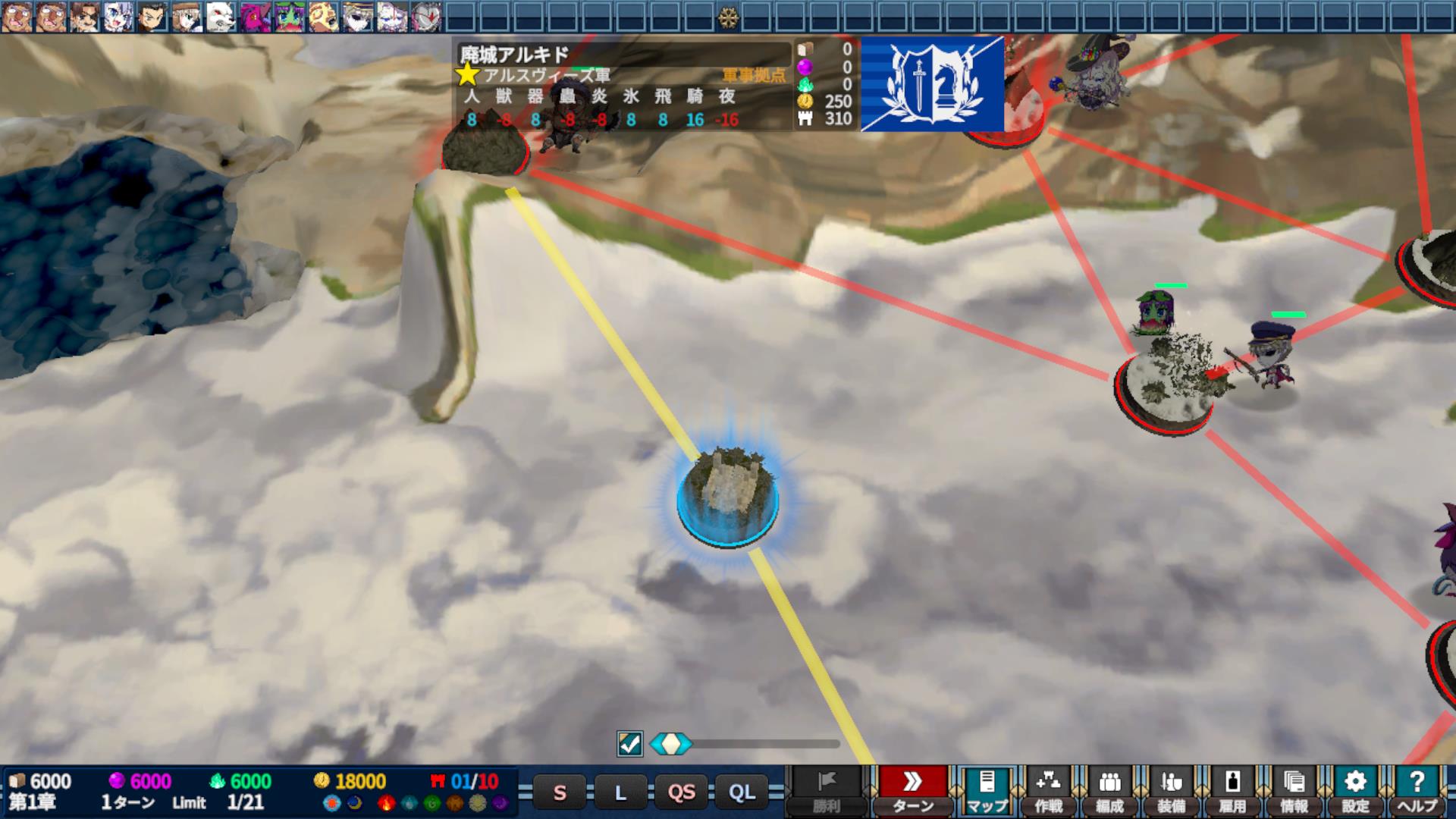Open the 作戦 strategy menu
Viewport: 1456px width, 819px height.
pos(1048,790)
